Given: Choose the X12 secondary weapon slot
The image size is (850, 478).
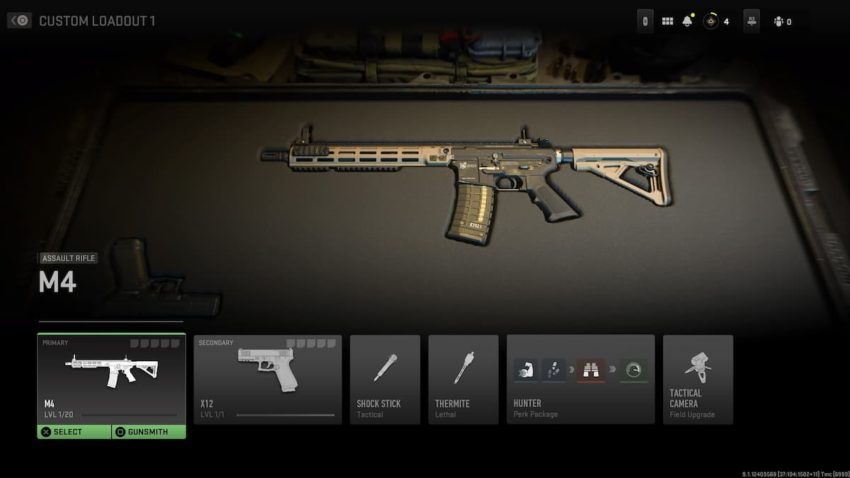Looking at the screenshot, I should click(267, 379).
